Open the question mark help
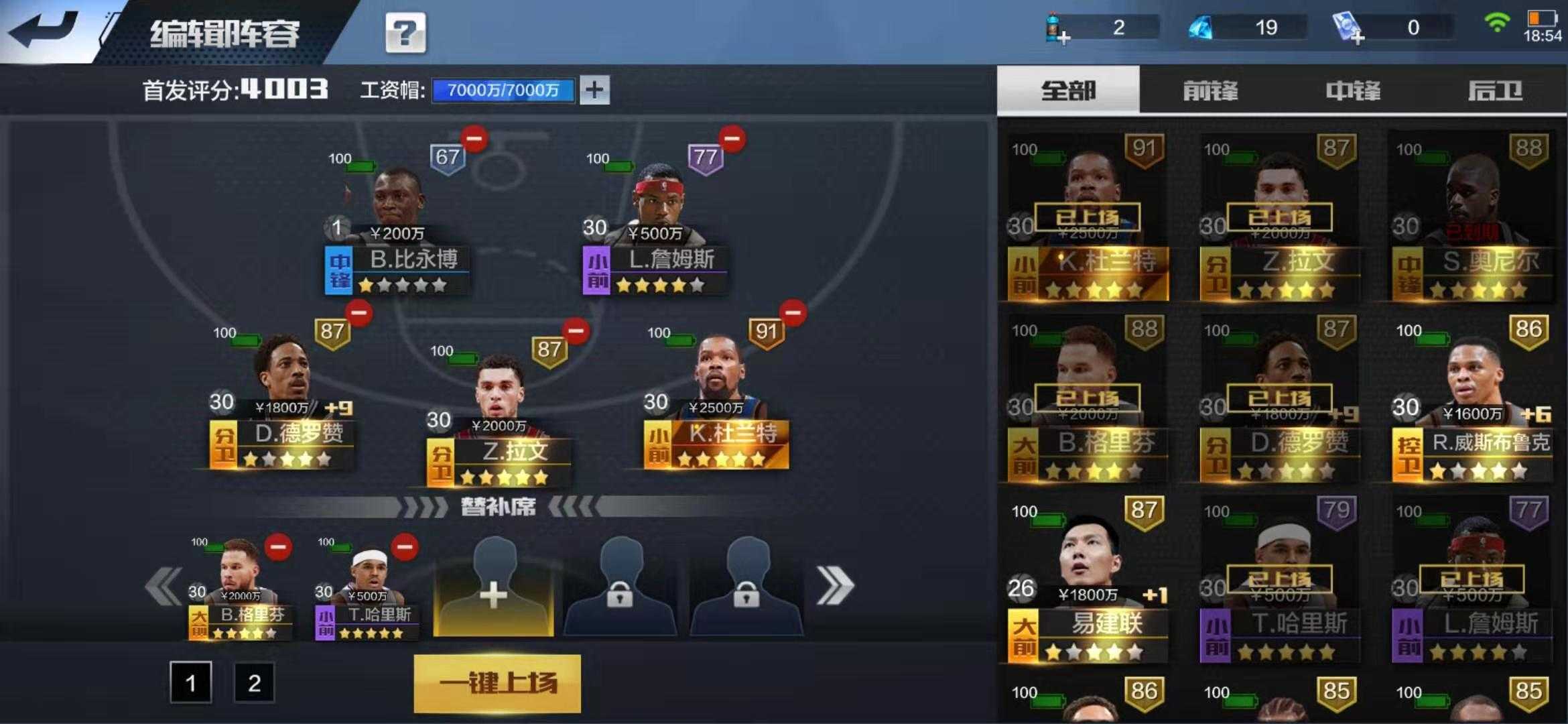Viewport: 1568px width, 724px height. point(405,32)
